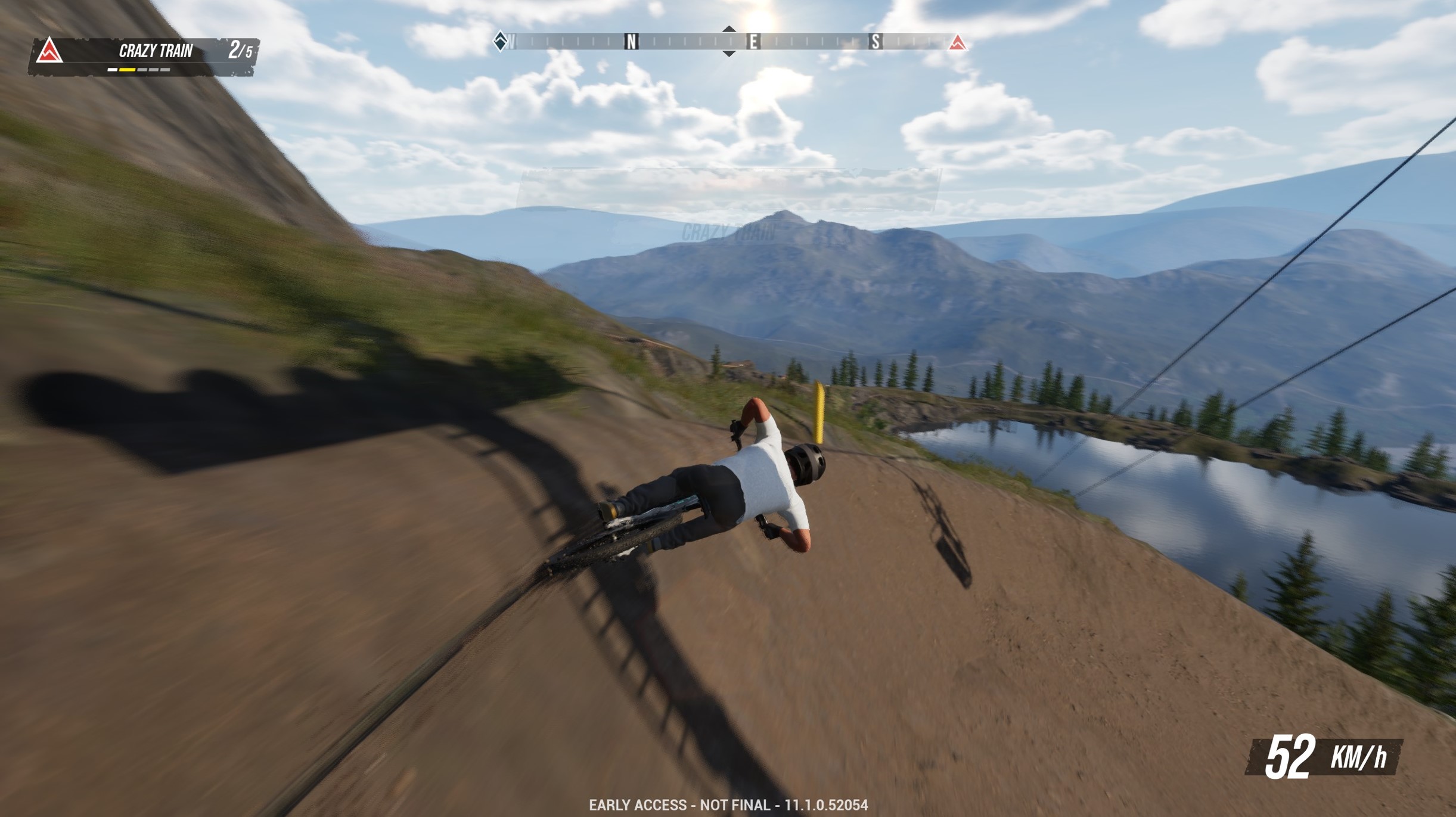Click the dark diamond marker on compass
Screen dimensions: 1456x817
click(x=501, y=41)
